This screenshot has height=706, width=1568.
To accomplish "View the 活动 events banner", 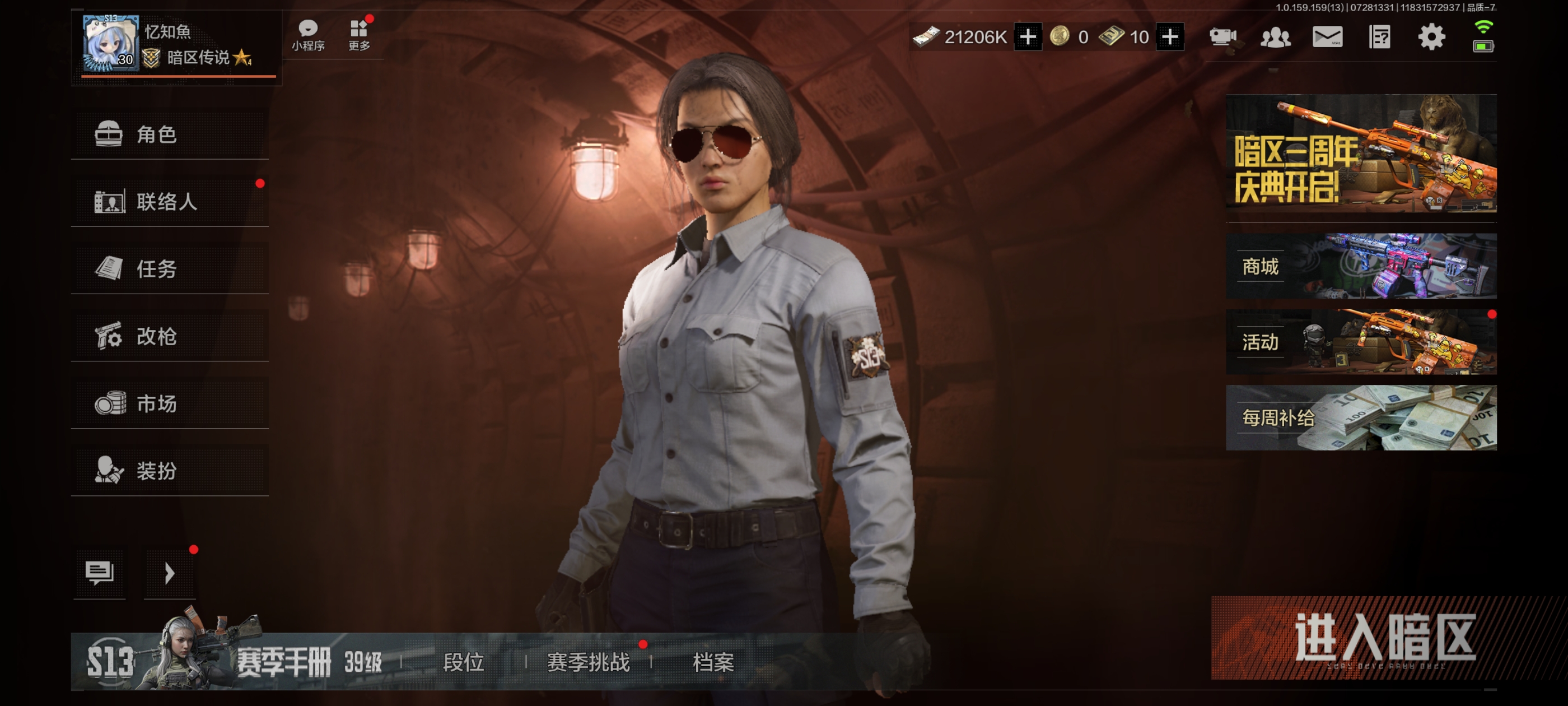I will coord(1360,342).
